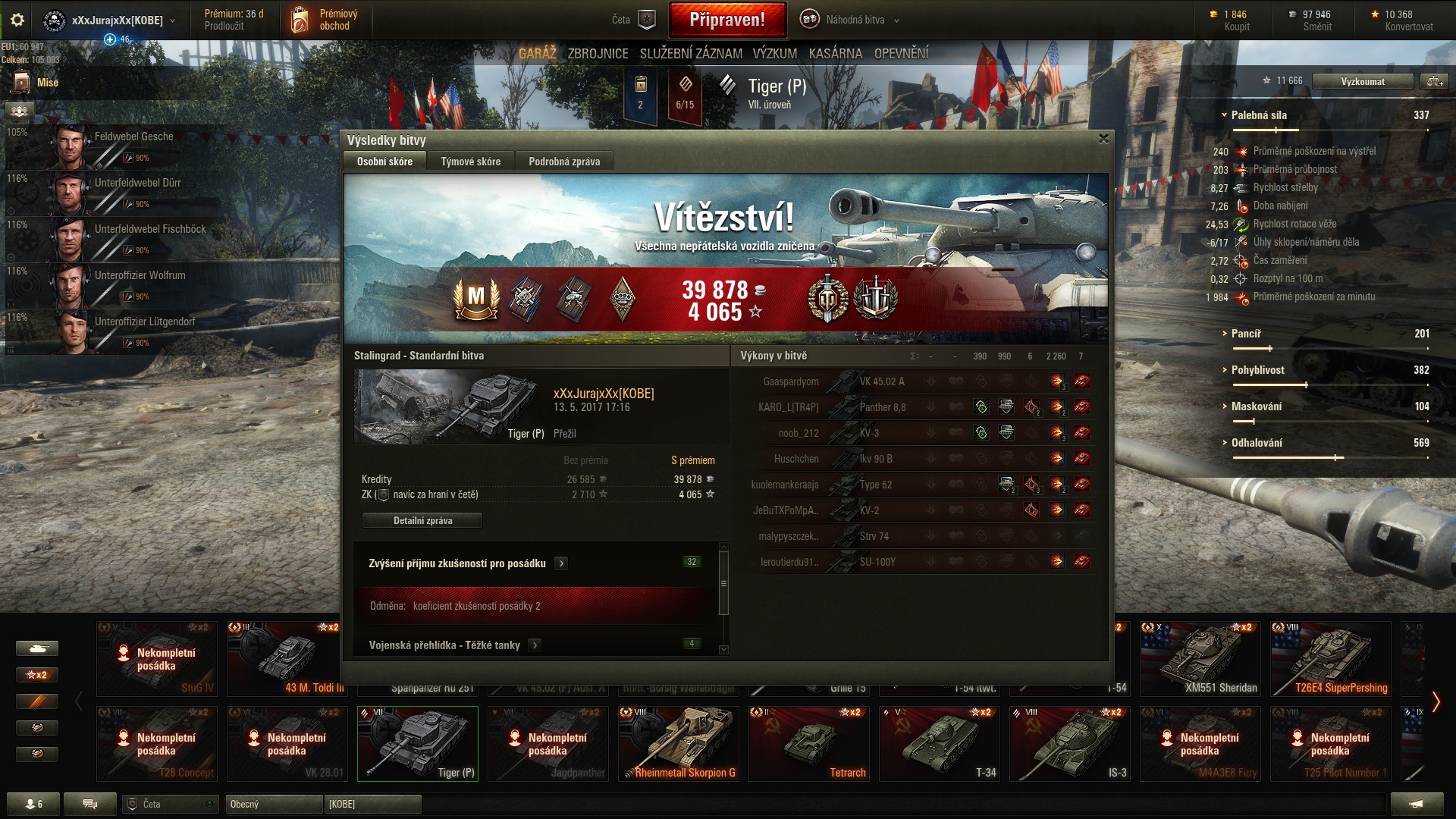The width and height of the screenshot is (1456, 819).
Task: Select the IS-3 tank in carousel
Action: point(1070,743)
